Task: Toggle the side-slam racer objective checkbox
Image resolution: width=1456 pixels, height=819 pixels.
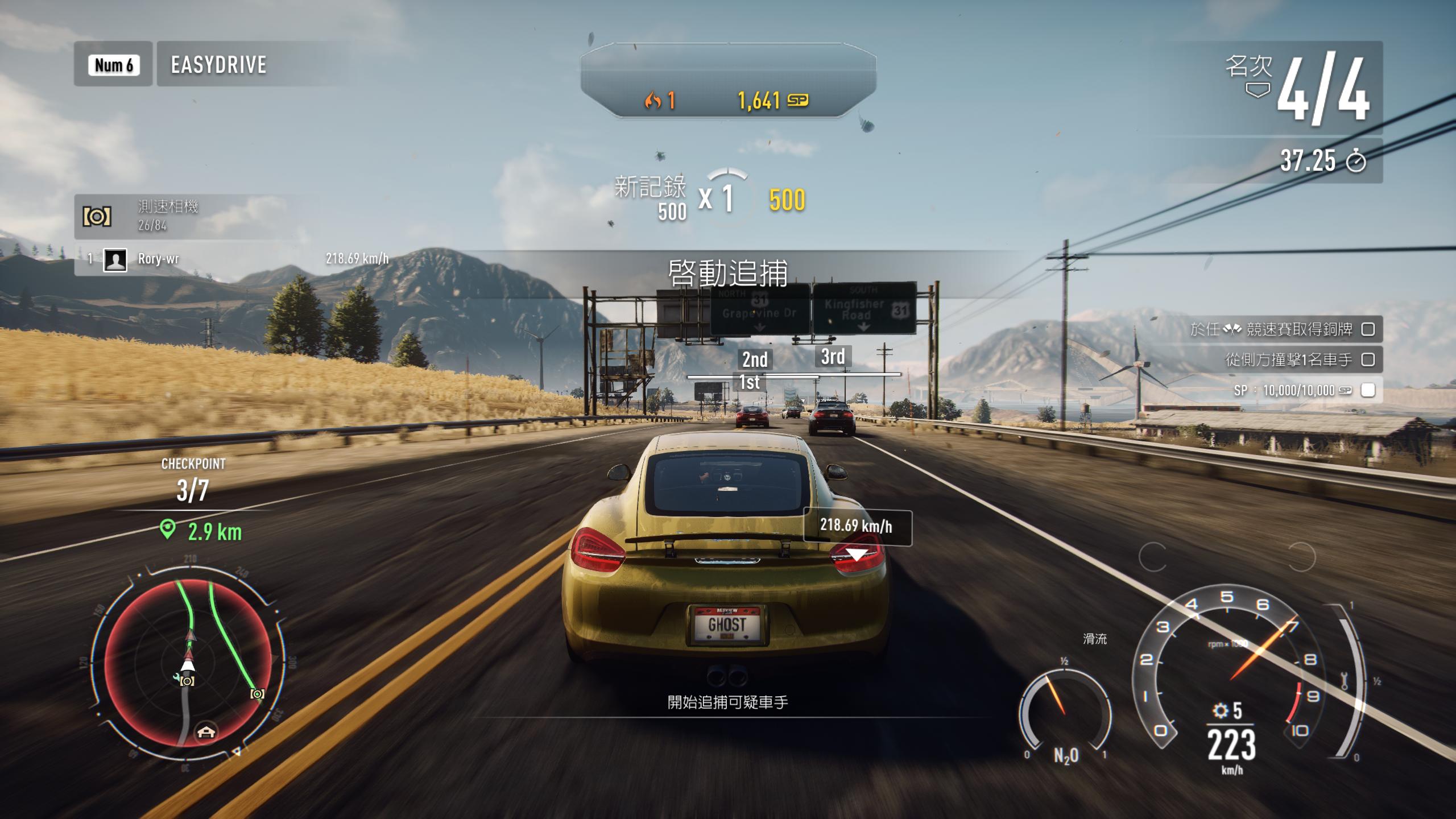Action: pyautogui.click(x=1368, y=359)
